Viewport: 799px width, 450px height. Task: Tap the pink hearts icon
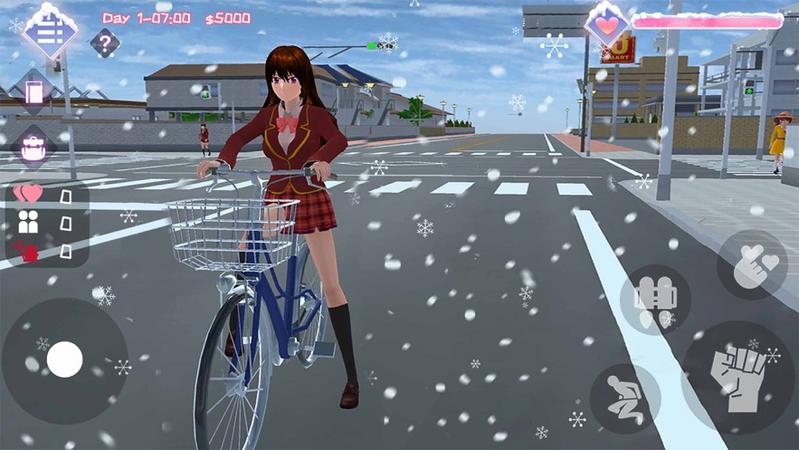(29, 193)
